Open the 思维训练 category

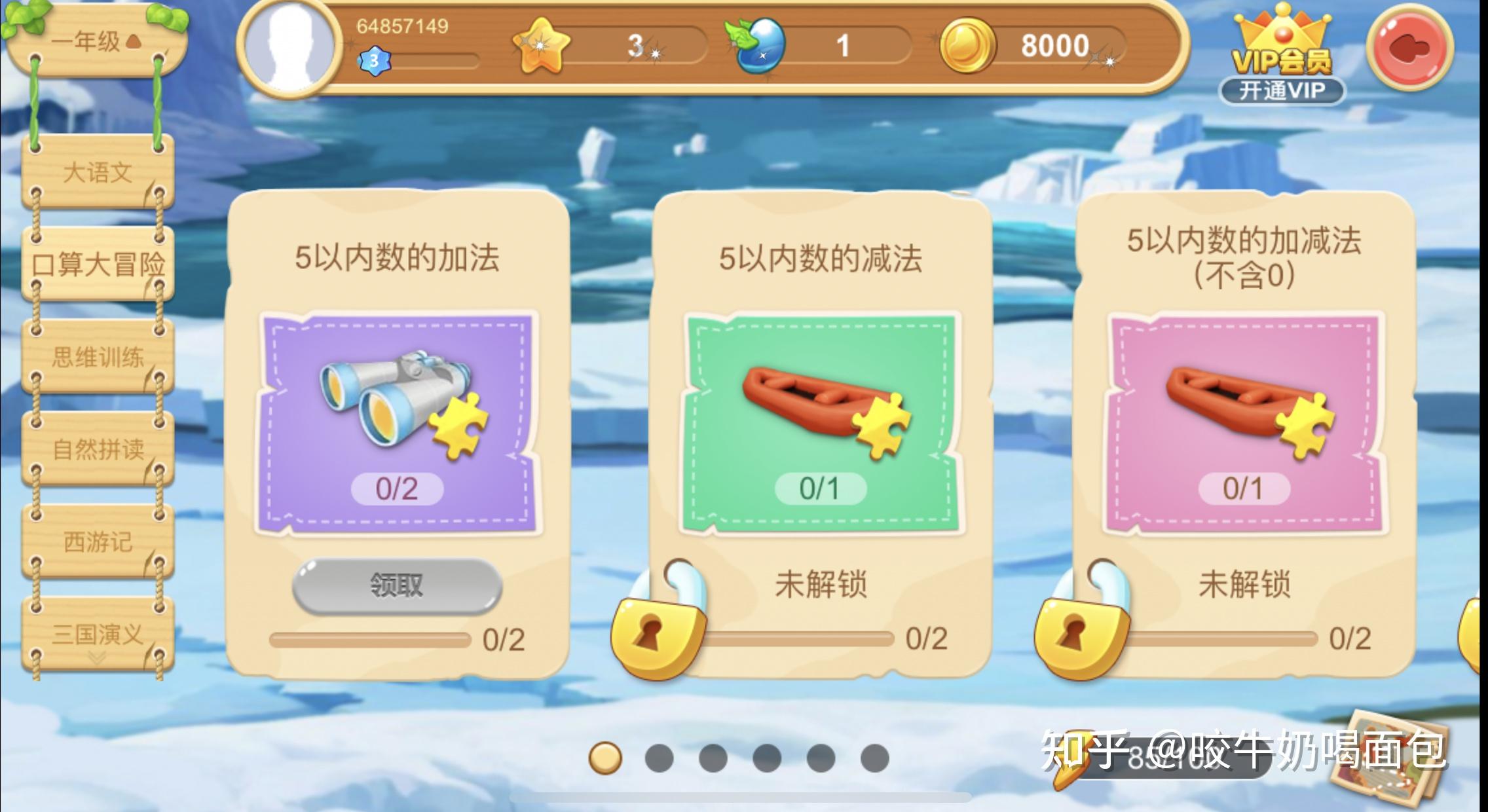click(x=98, y=357)
